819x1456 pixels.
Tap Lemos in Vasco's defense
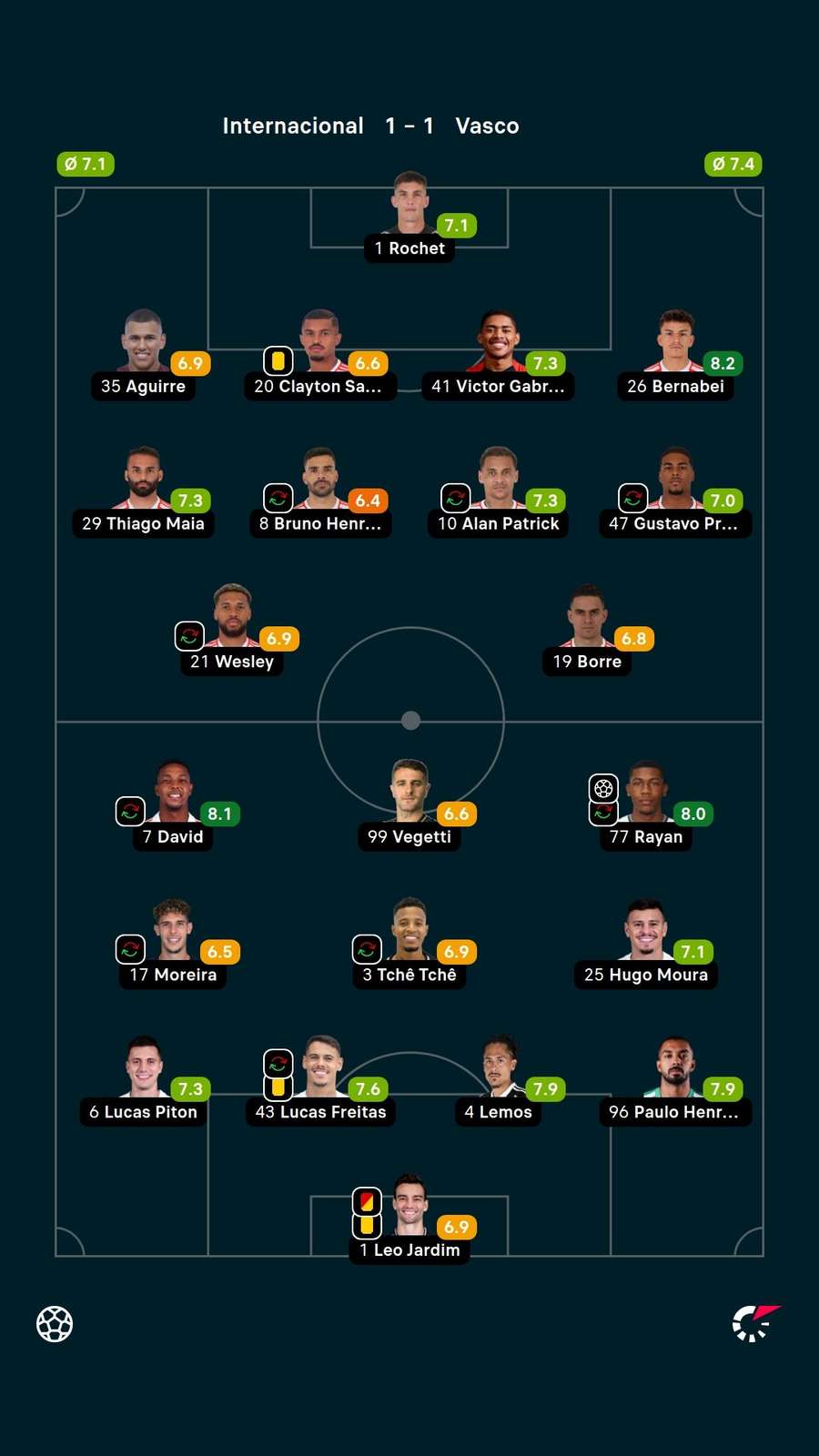(498, 1080)
